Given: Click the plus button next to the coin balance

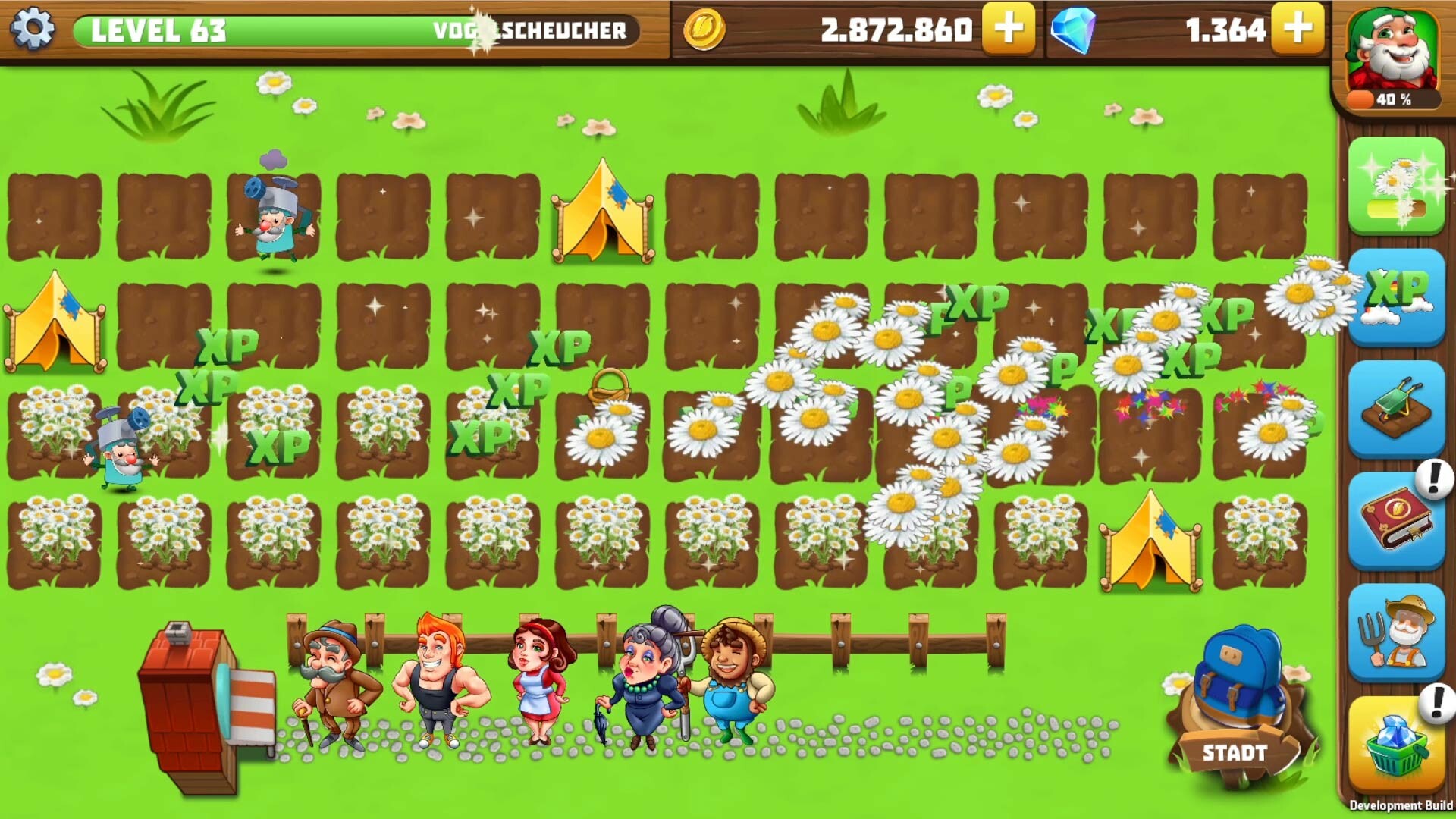Looking at the screenshot, I should (x=1009, y=30).
